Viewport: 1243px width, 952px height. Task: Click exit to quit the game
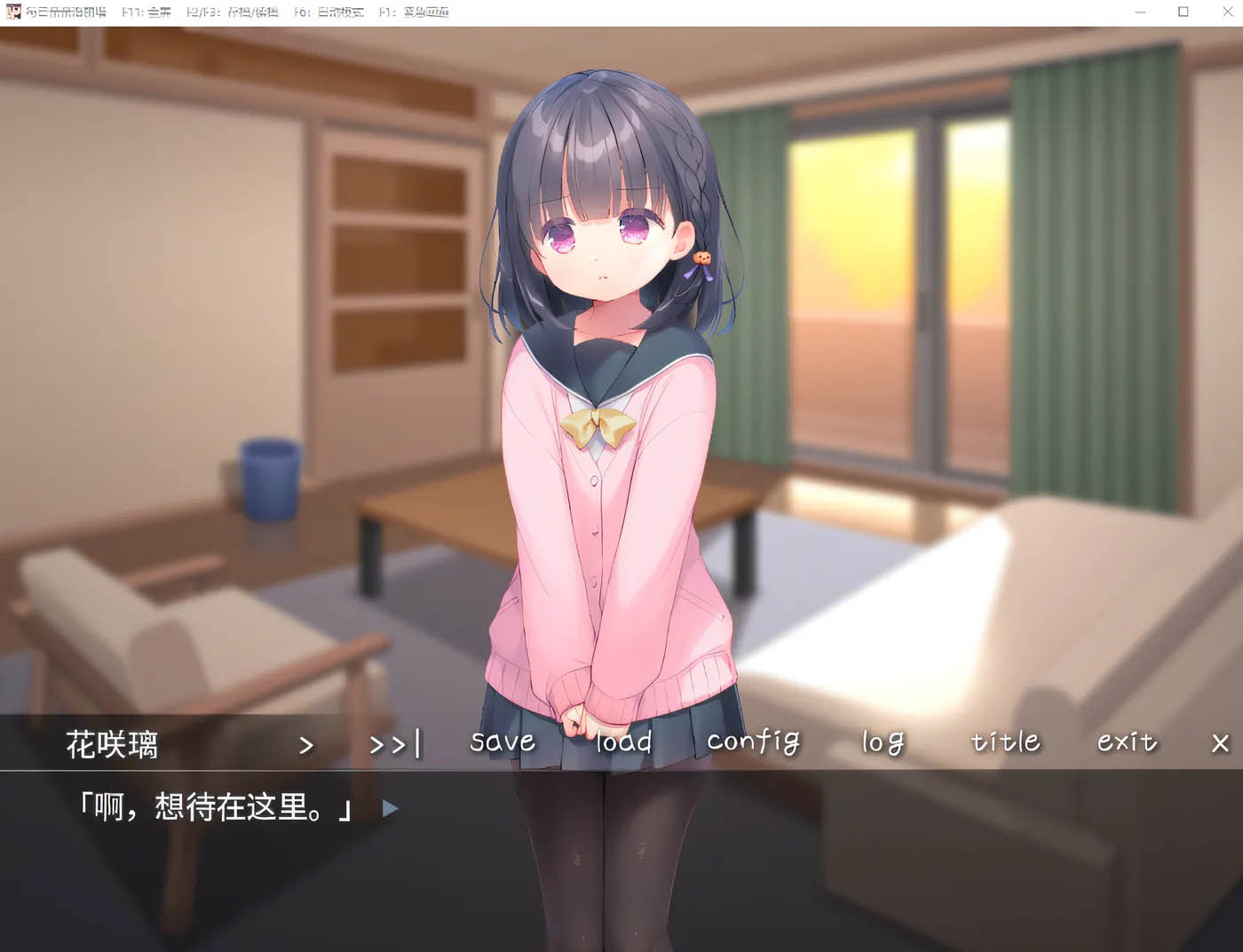click(x=1127, y=742)
